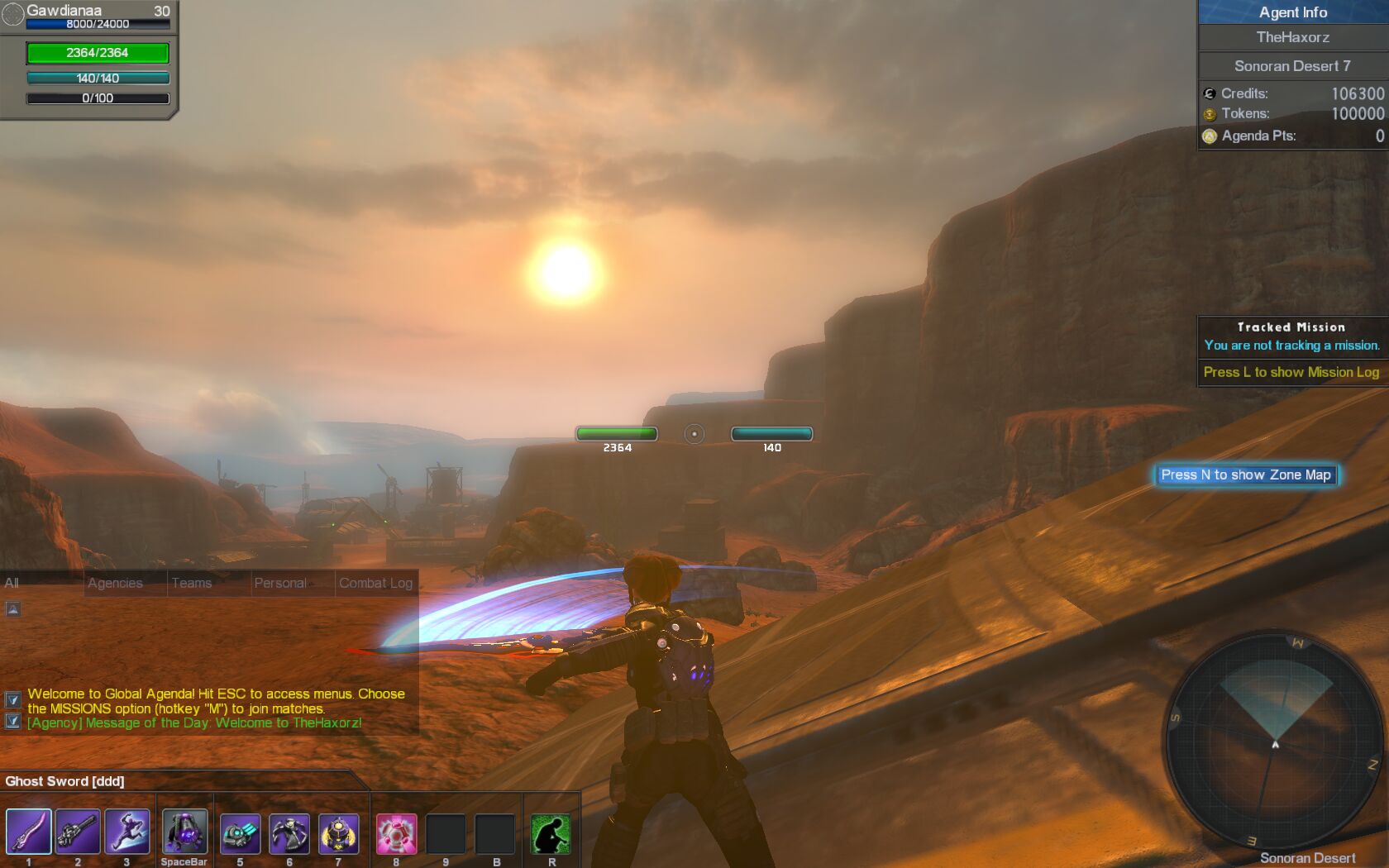Screen dimensions: 1389x868
Task: Click the chat scroll-up arrow button
Action: click(13, 609)
